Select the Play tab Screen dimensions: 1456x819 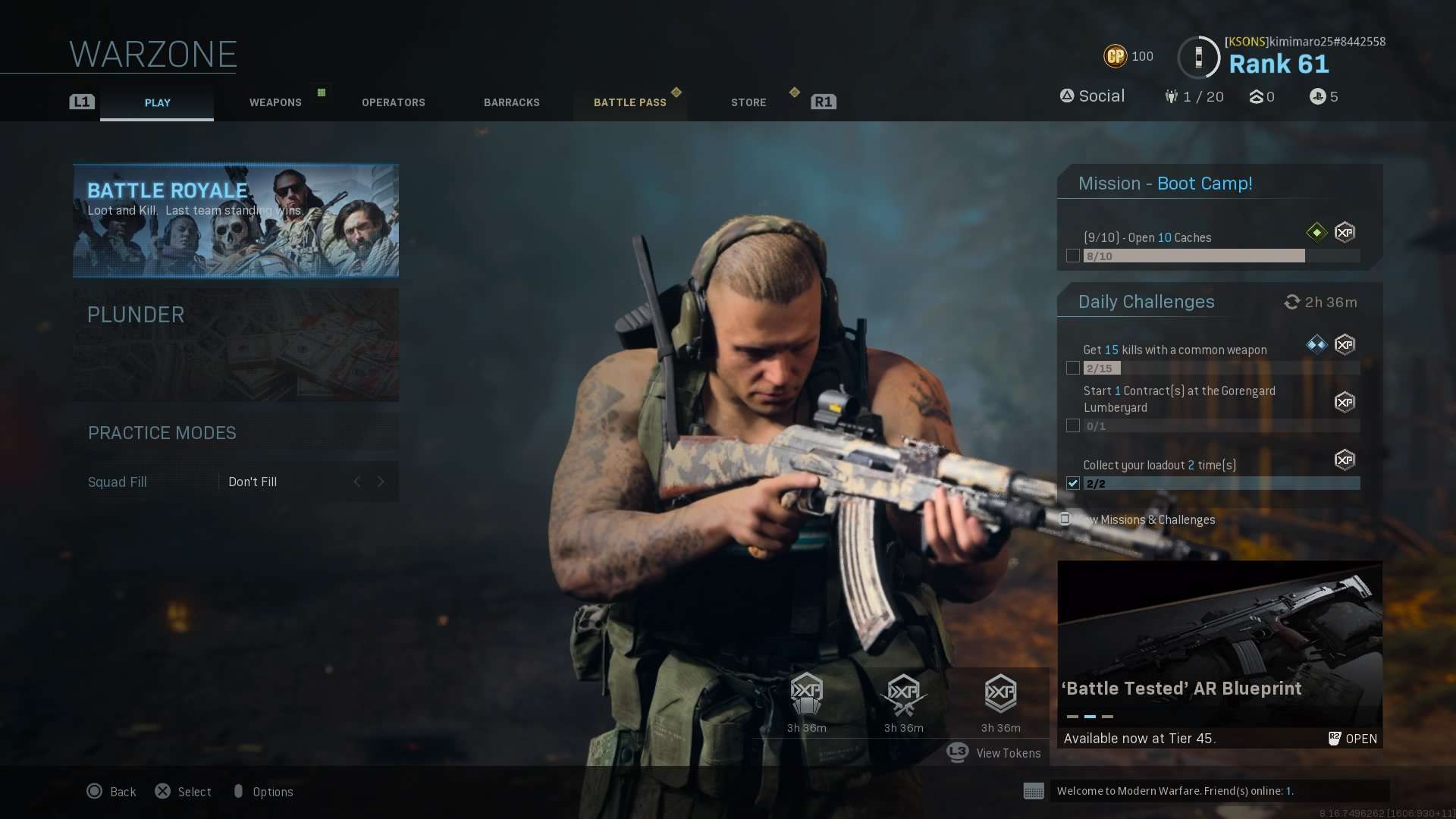click(157, 102)
